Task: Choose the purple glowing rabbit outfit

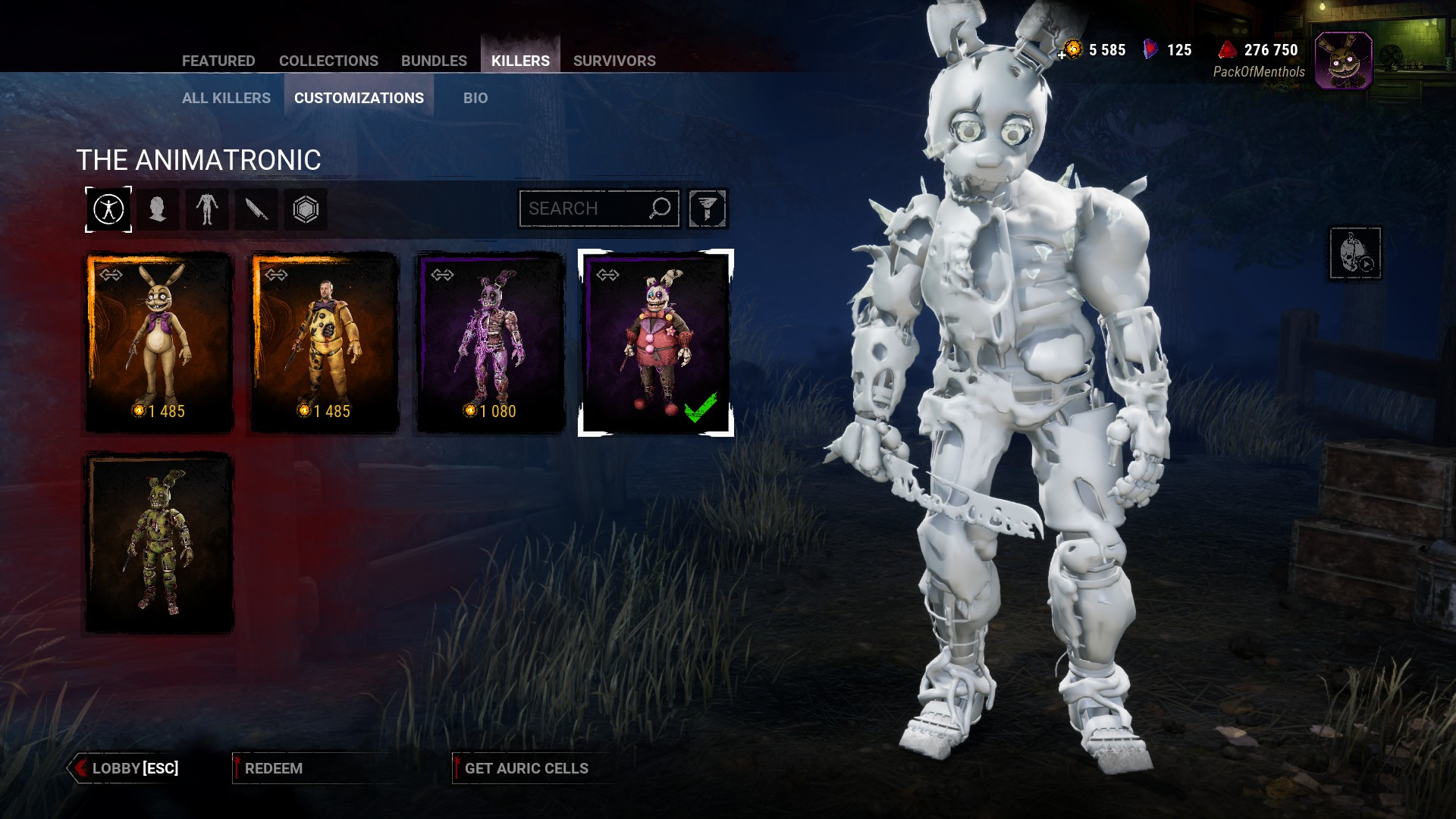Action: (491, 343)
